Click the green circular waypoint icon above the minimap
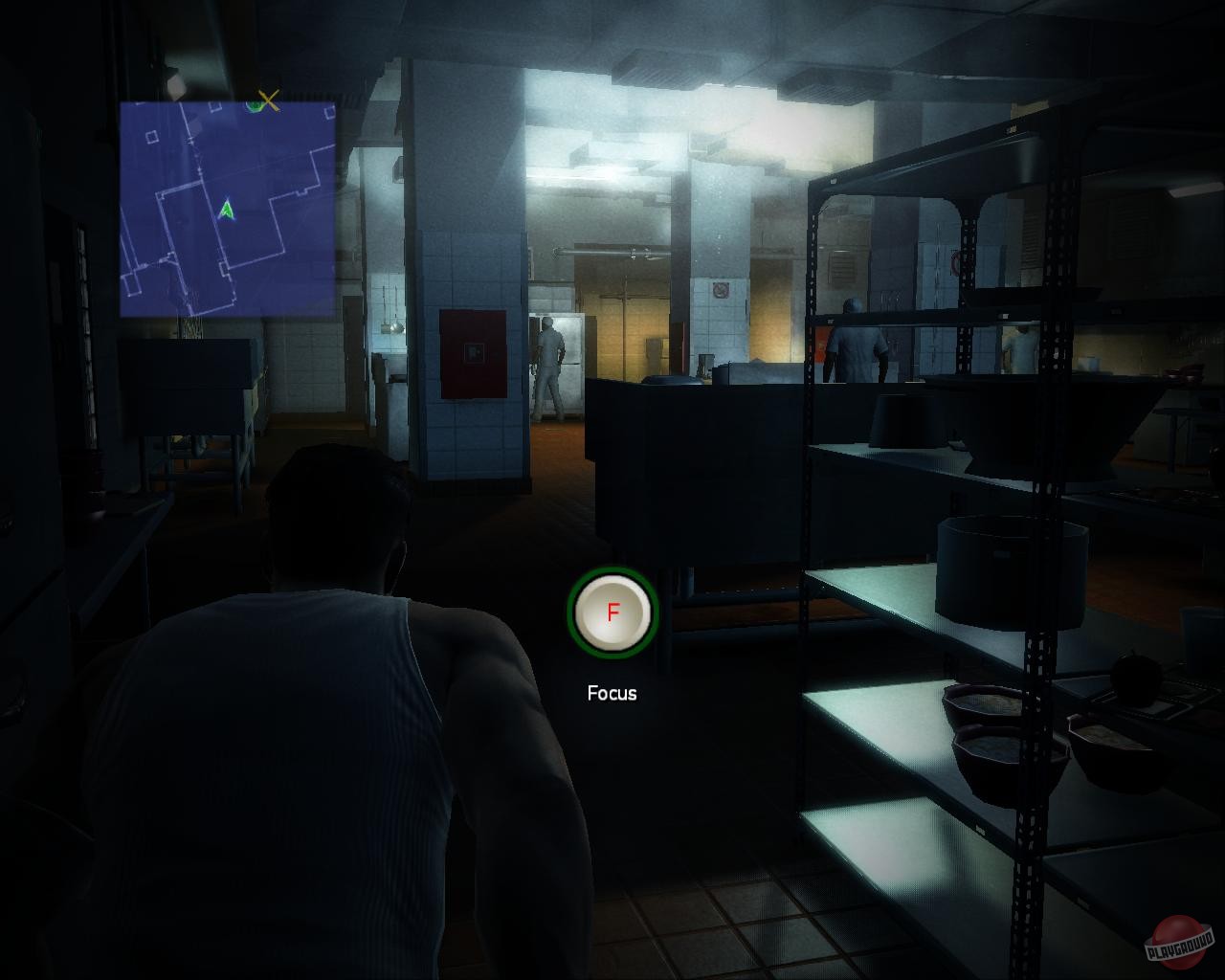 [255, 105]
